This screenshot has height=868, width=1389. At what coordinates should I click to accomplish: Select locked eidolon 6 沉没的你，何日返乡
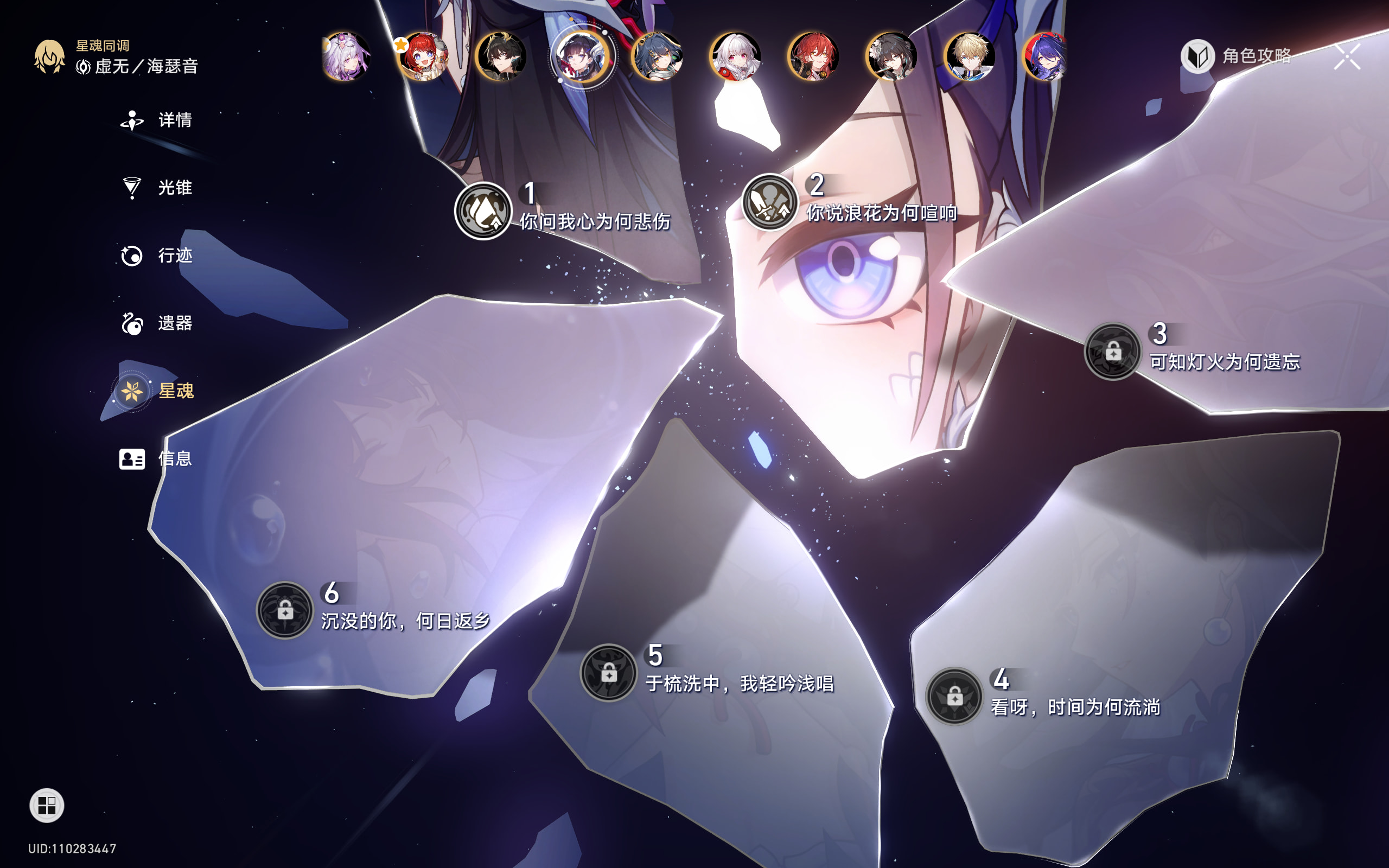(285, 610)
